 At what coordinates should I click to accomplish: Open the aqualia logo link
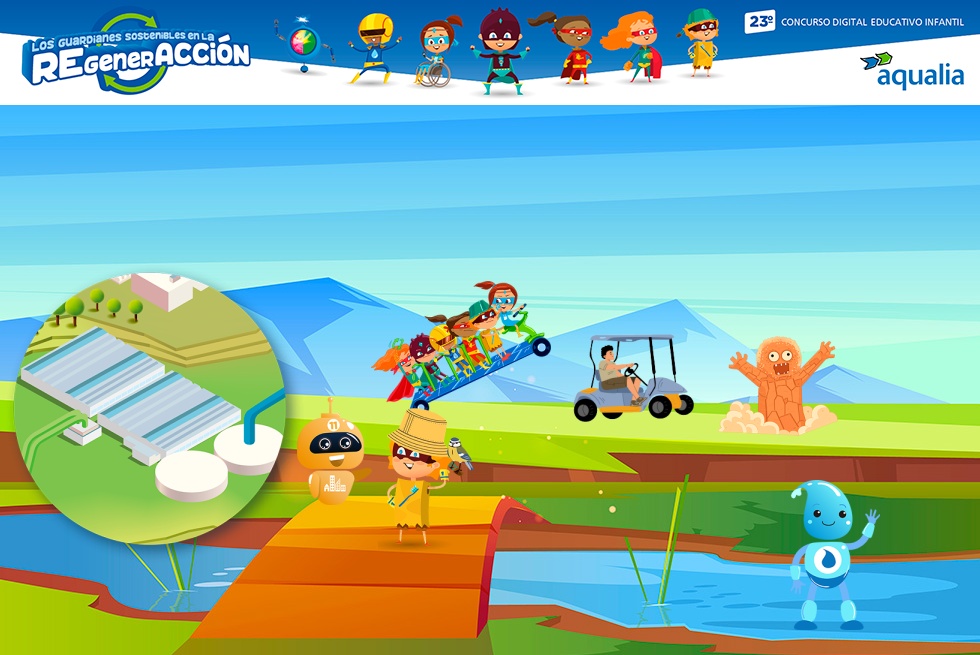tap(911, 70)
